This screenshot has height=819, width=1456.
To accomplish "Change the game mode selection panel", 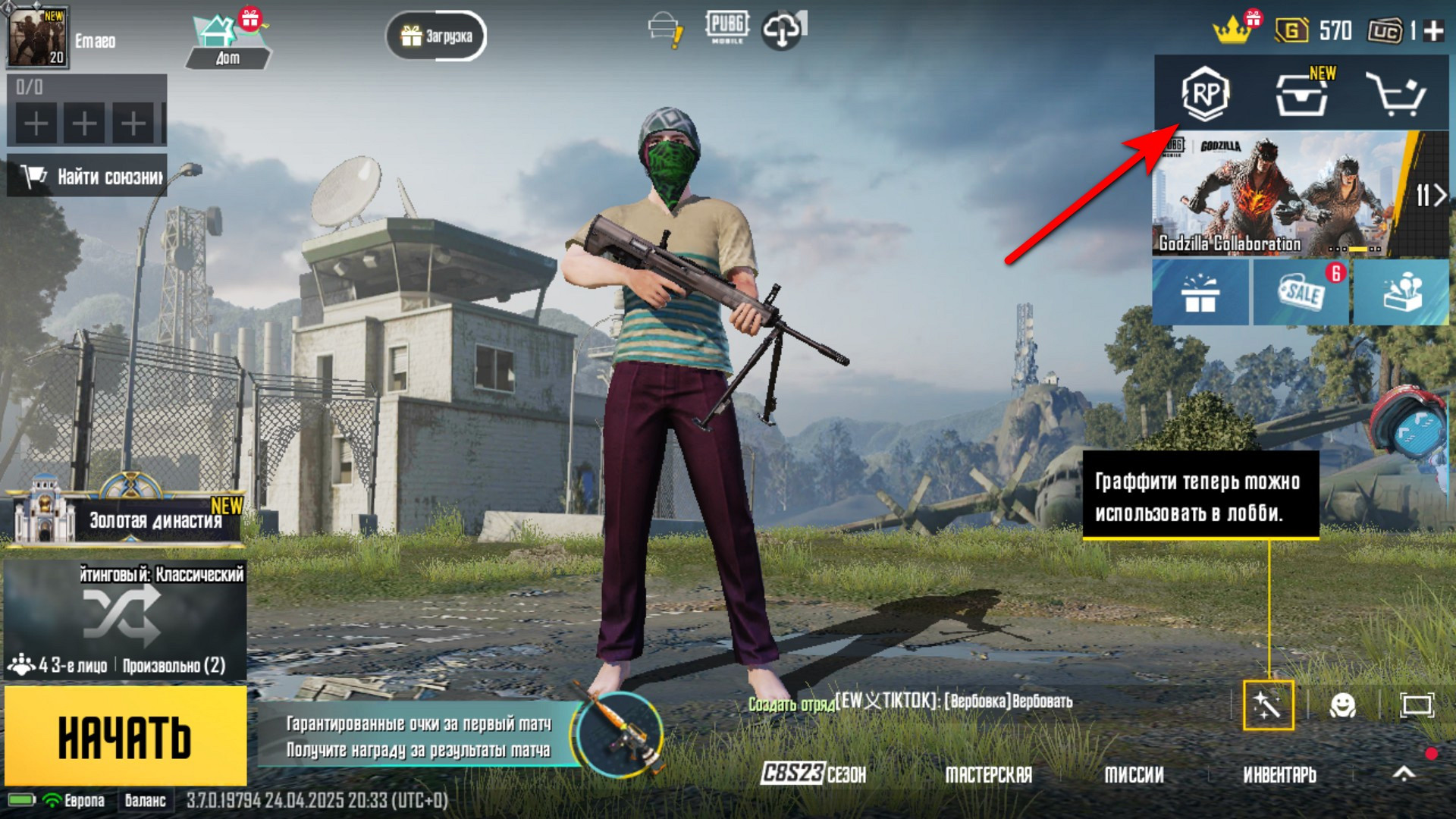I will click(x=125, y=618).
